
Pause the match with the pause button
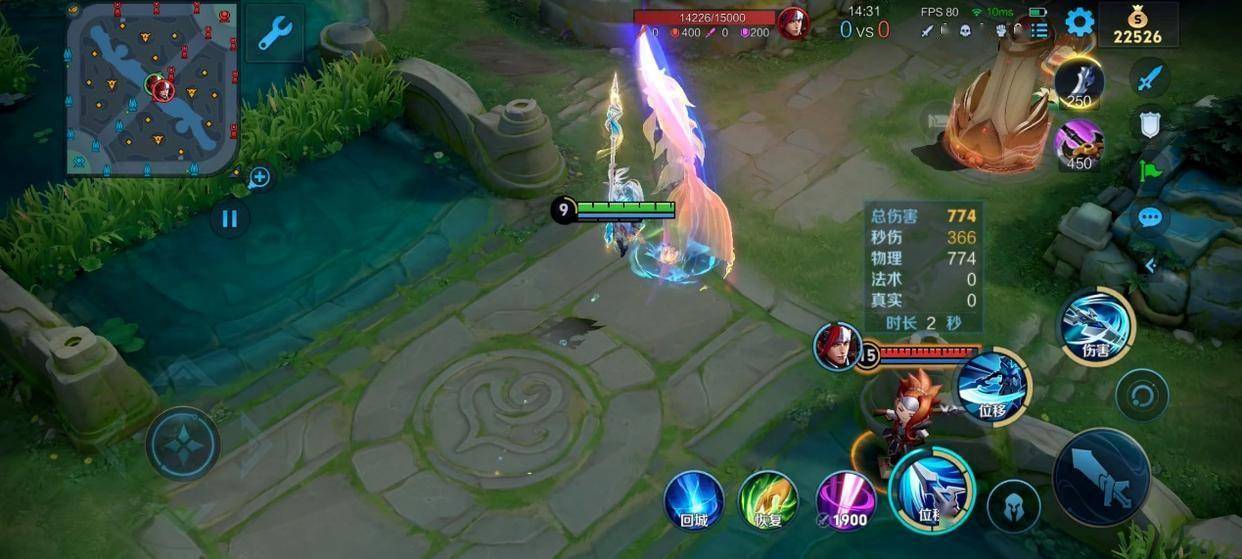pyautogui.click(x=230, y=218)
